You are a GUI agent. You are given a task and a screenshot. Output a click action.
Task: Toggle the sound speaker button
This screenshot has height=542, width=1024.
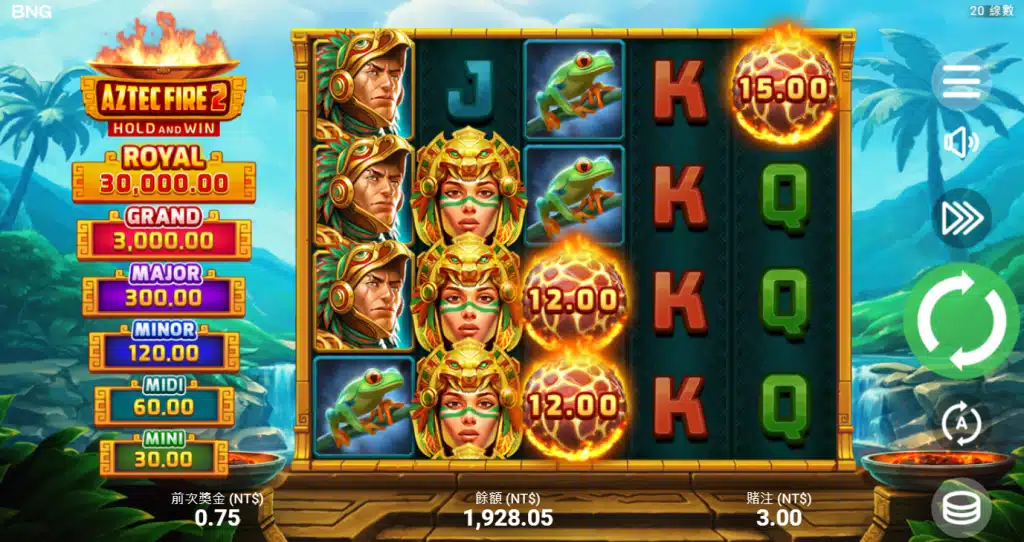(961, 144)
